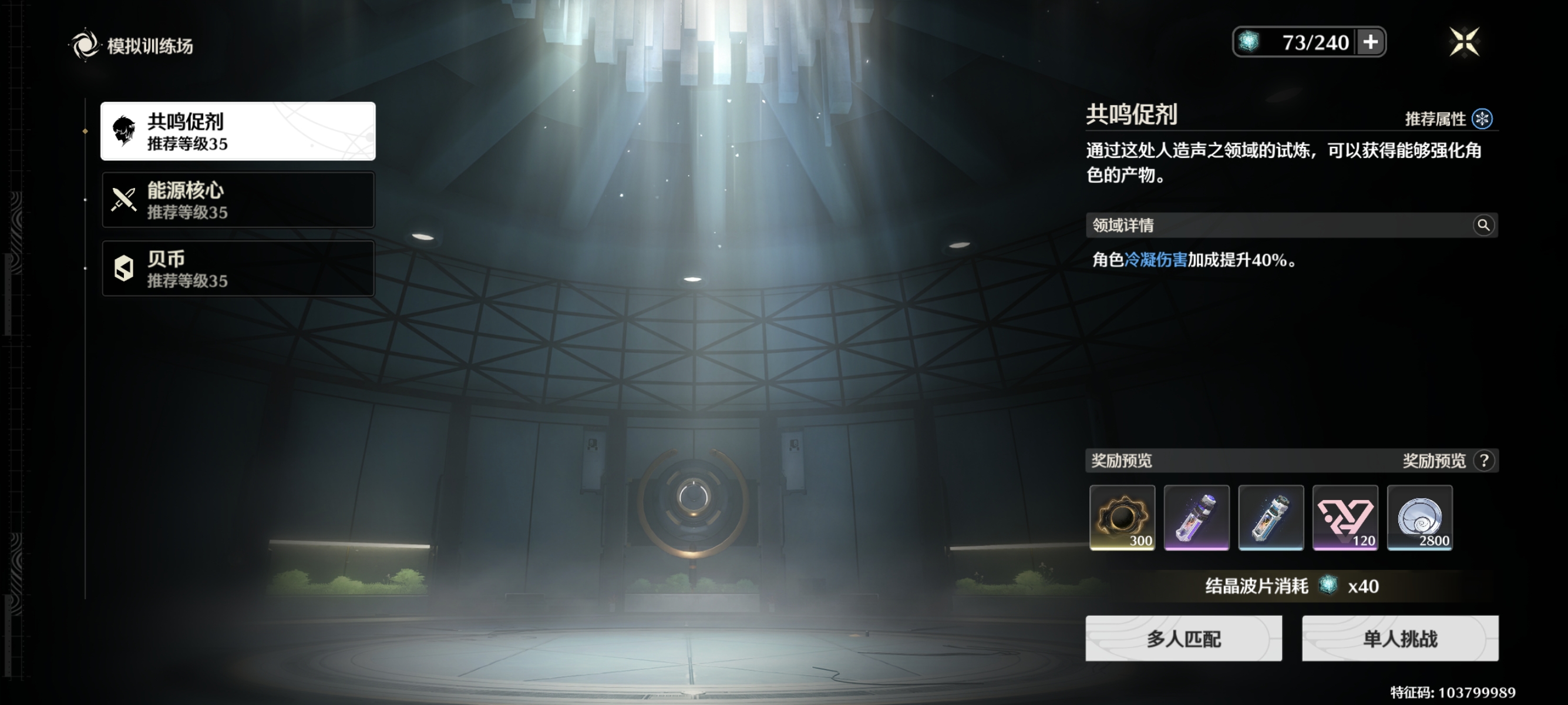Screen dimensions: 1568x705
Task: Close the simulation training screen
Action: 1464,42
